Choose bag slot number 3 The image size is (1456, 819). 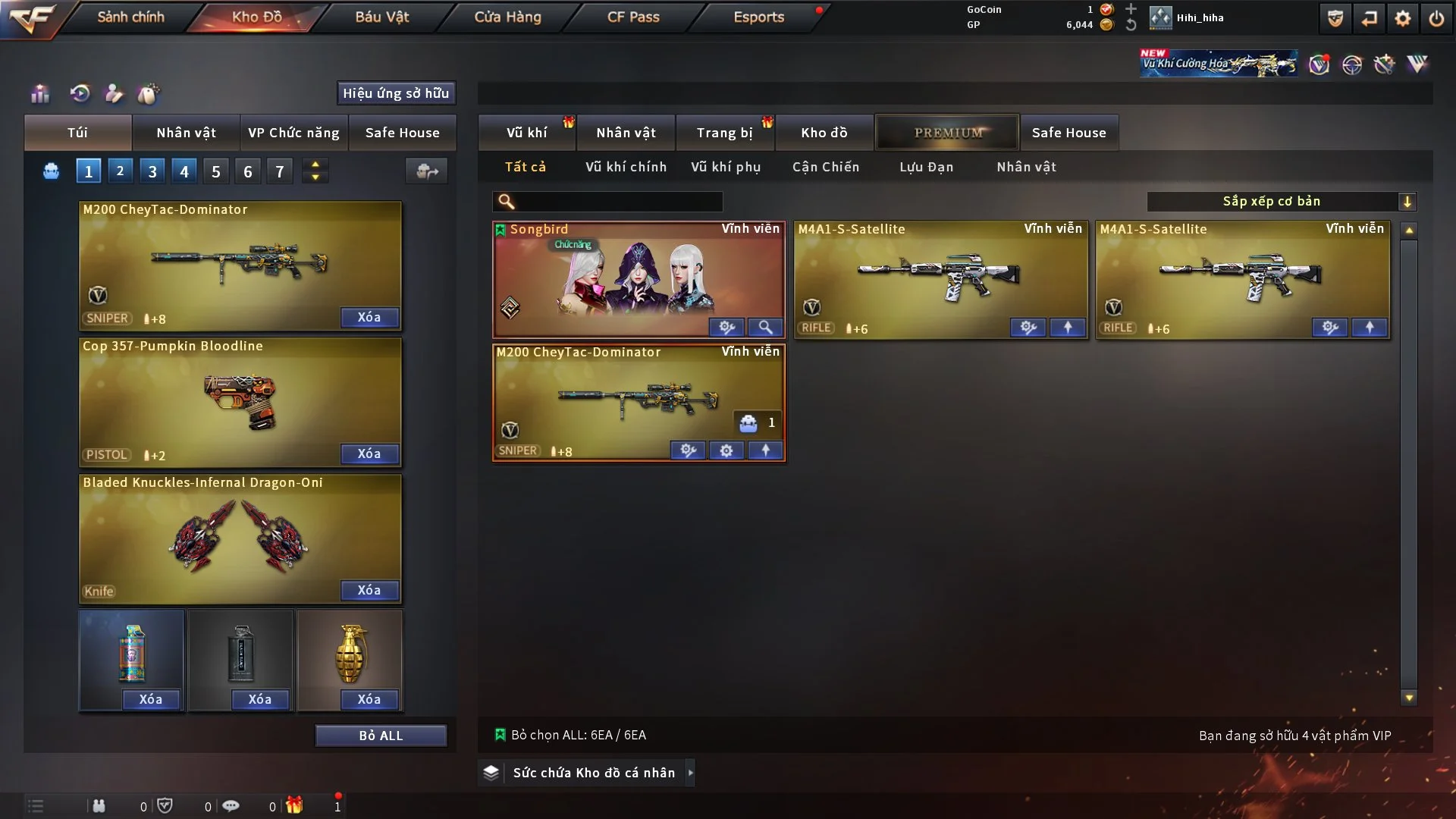[152, 171]
